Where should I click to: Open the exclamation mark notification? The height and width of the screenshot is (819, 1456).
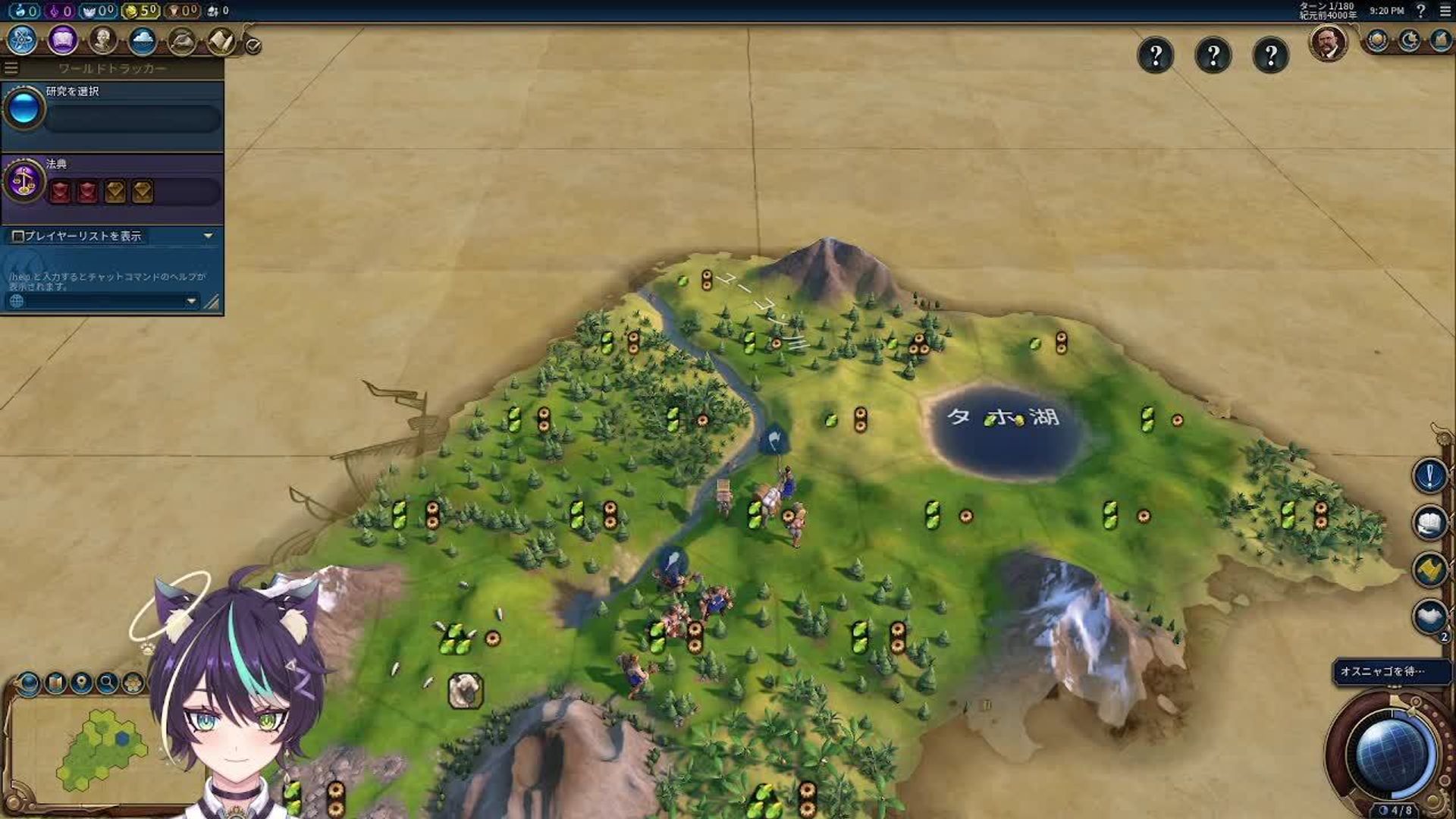1429,476
